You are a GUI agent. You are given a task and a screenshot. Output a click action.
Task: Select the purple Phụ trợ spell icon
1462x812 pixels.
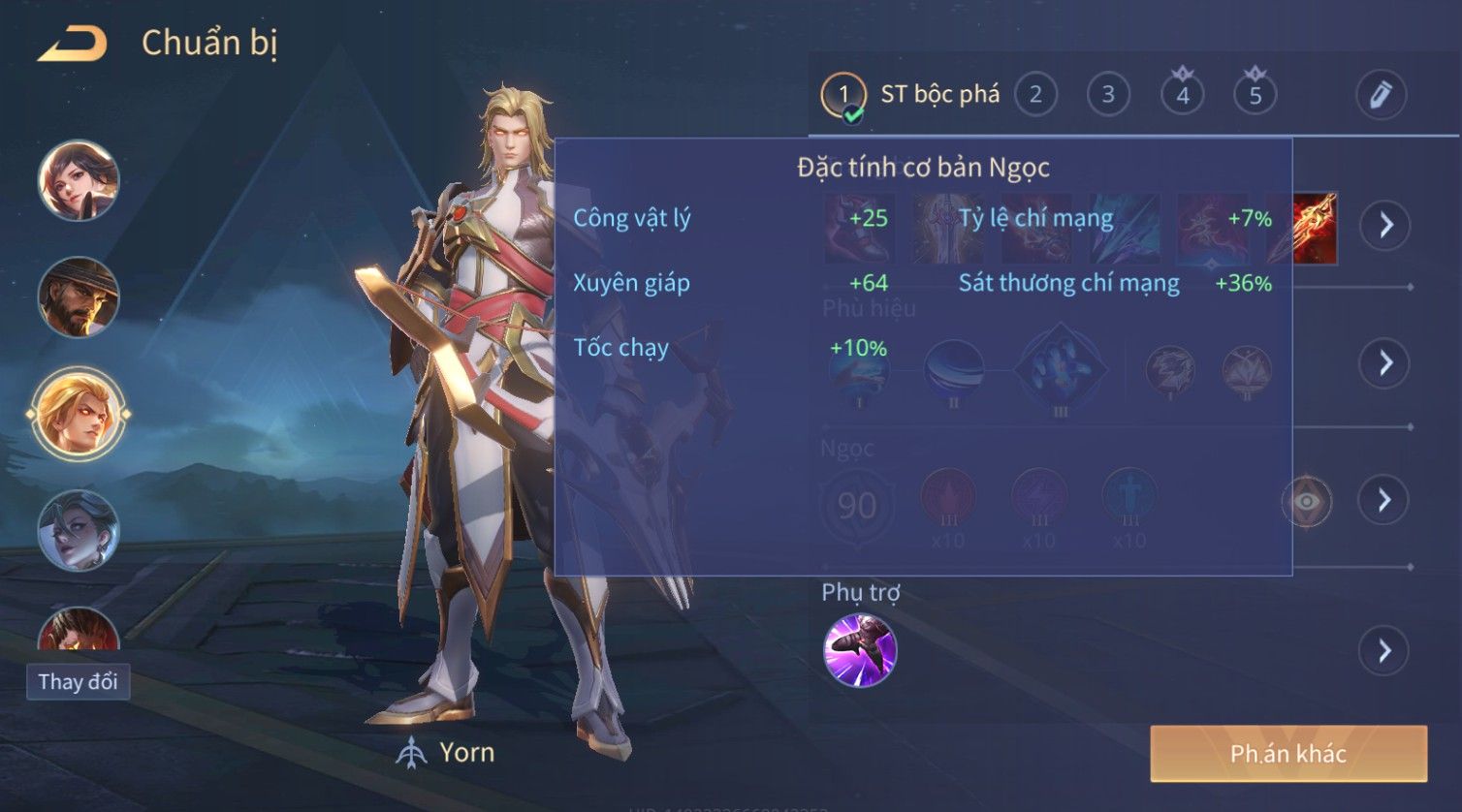click(860, 650)
